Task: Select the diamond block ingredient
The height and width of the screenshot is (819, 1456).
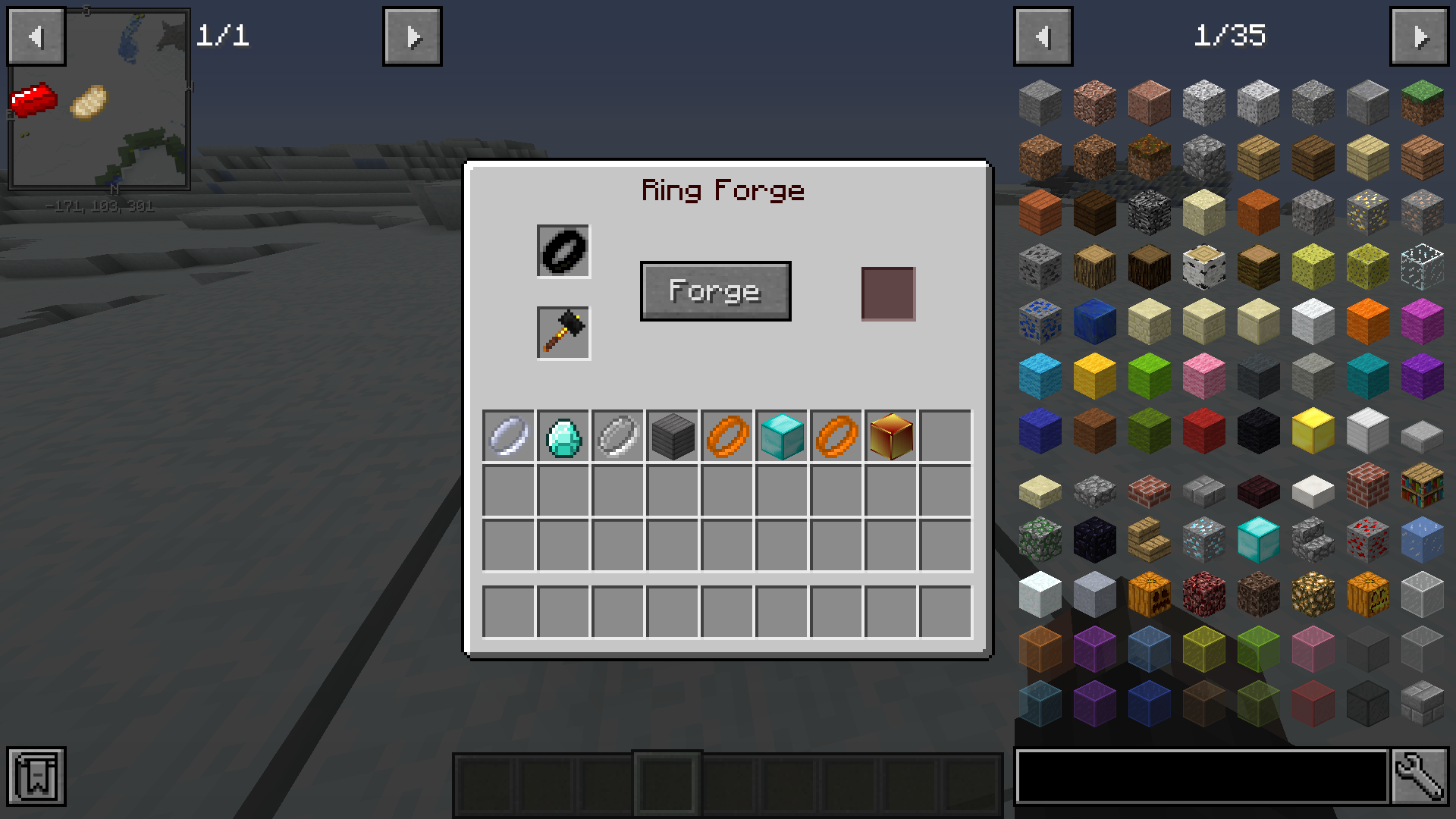Action: [x=781, y=434]
